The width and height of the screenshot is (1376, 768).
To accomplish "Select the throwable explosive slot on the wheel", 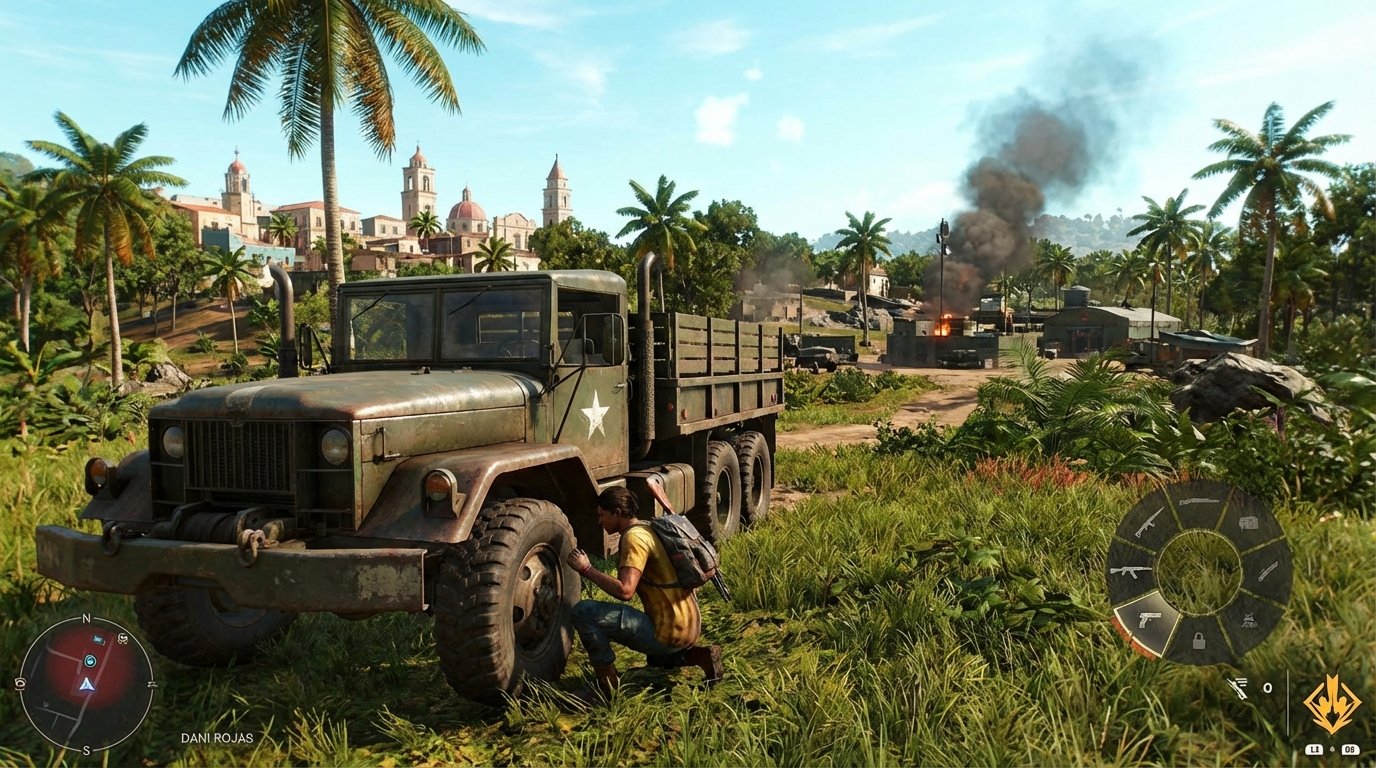I will tap(1249, 620).
